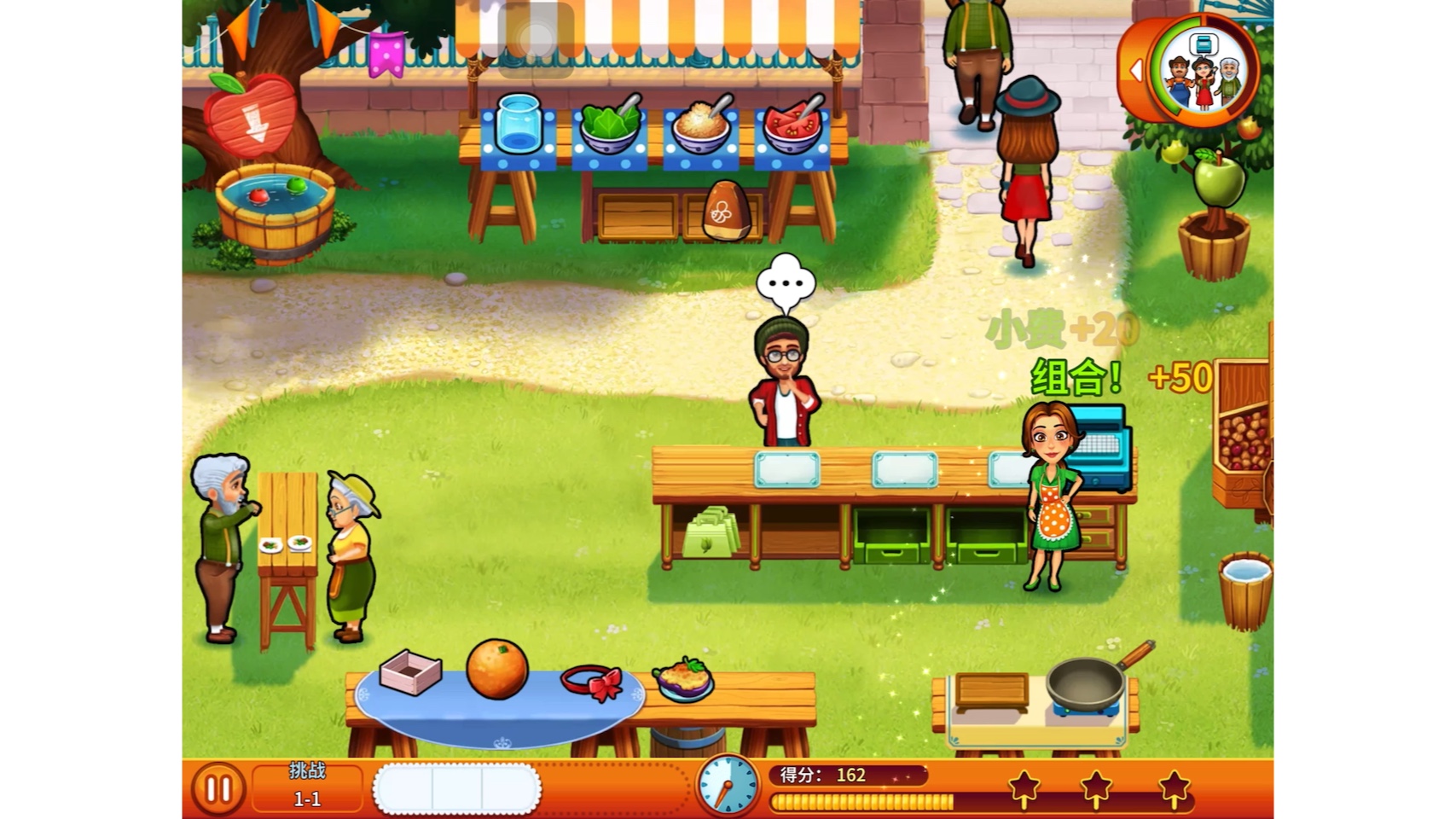The image size is (1456, 819).
Task: Tap the translucent AssistiveTouch overlay button
Action: tap(536, 38)
